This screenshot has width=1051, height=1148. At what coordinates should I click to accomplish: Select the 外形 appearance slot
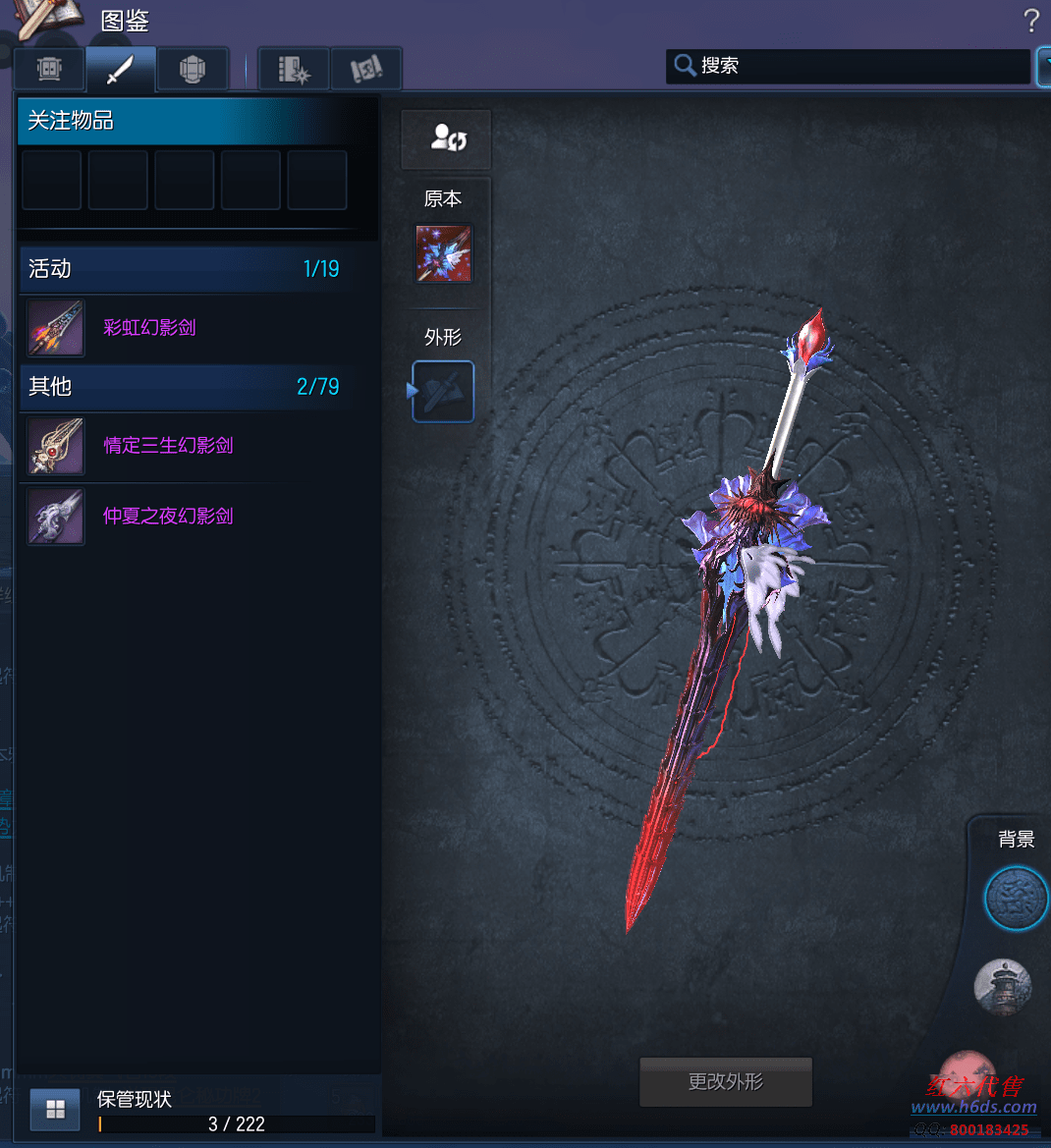pyautogui.click(x=443, y=391)
